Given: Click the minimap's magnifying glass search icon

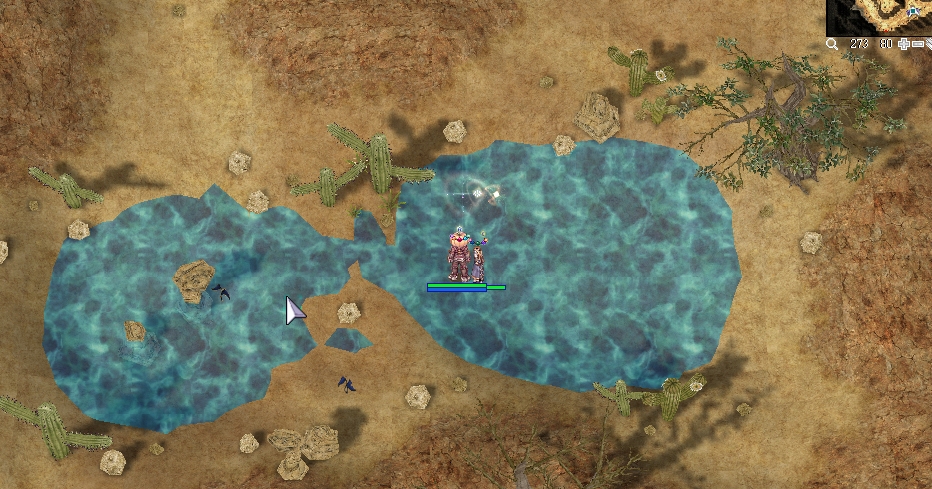Looking at the screenshot, I should 832,44.
